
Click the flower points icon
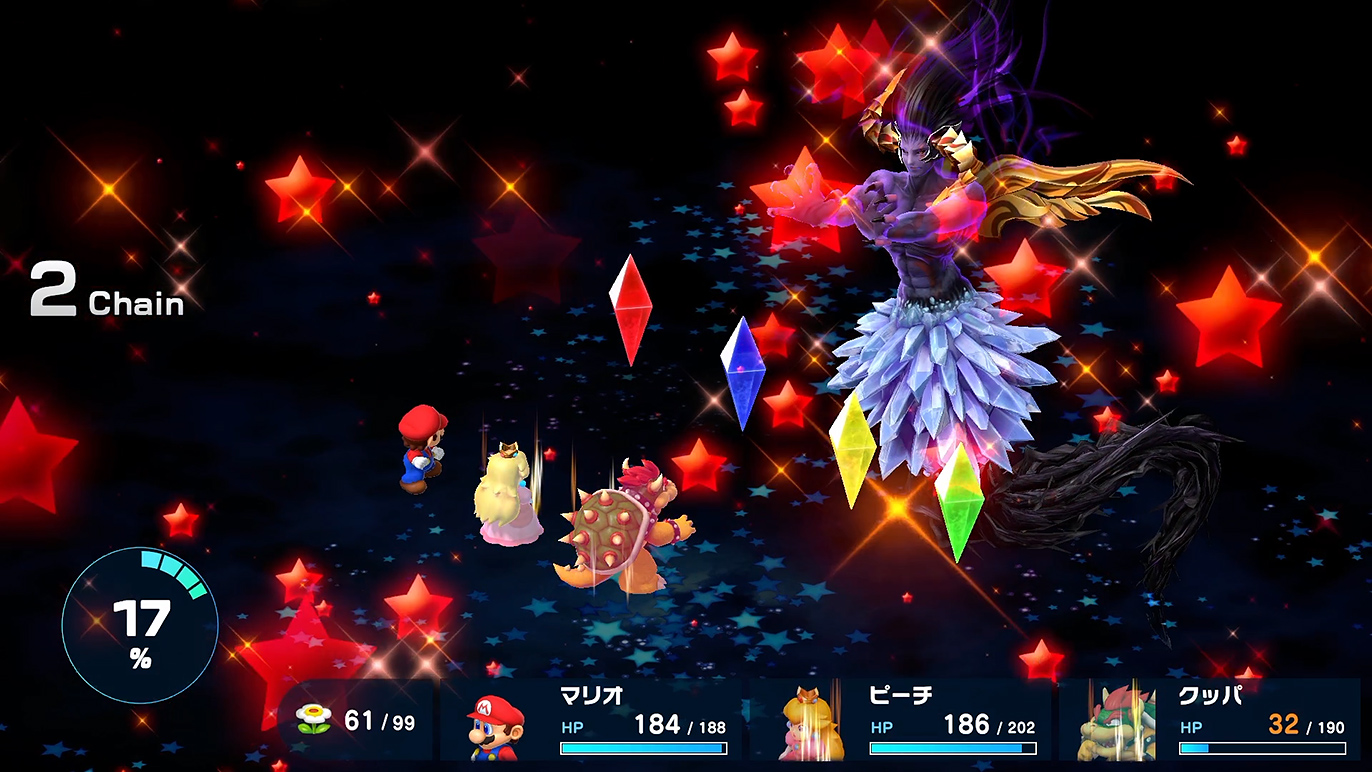coord(314,720)
